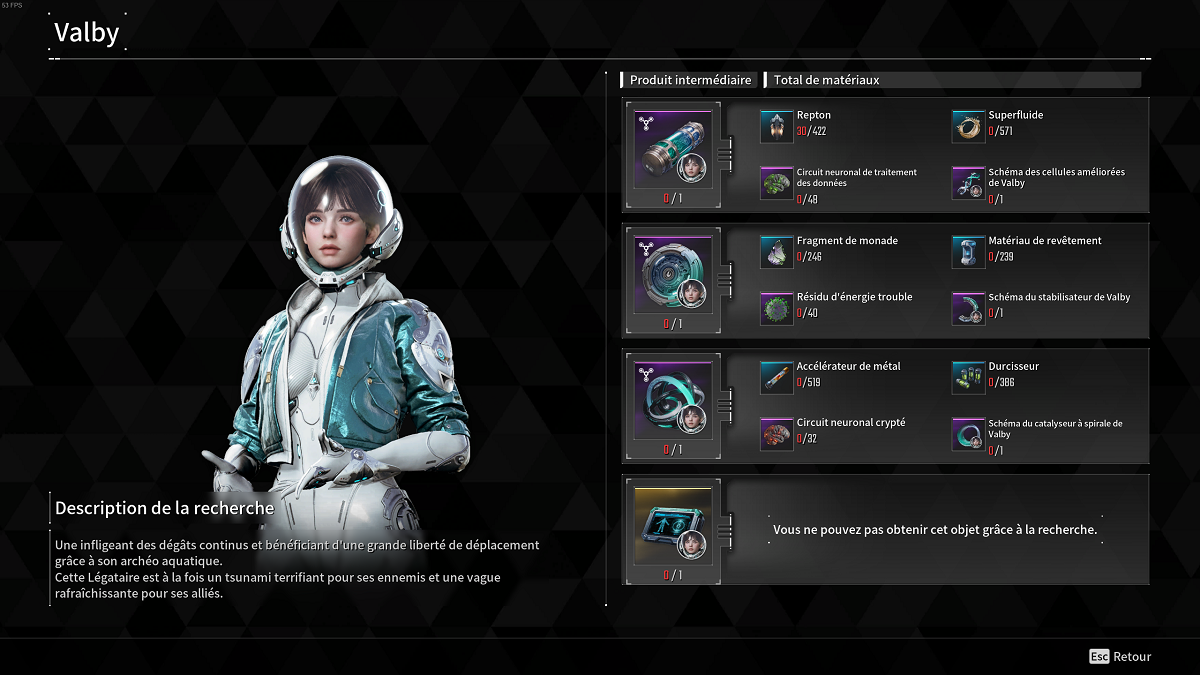Open the Total de matériaux tab

(826, 80)
